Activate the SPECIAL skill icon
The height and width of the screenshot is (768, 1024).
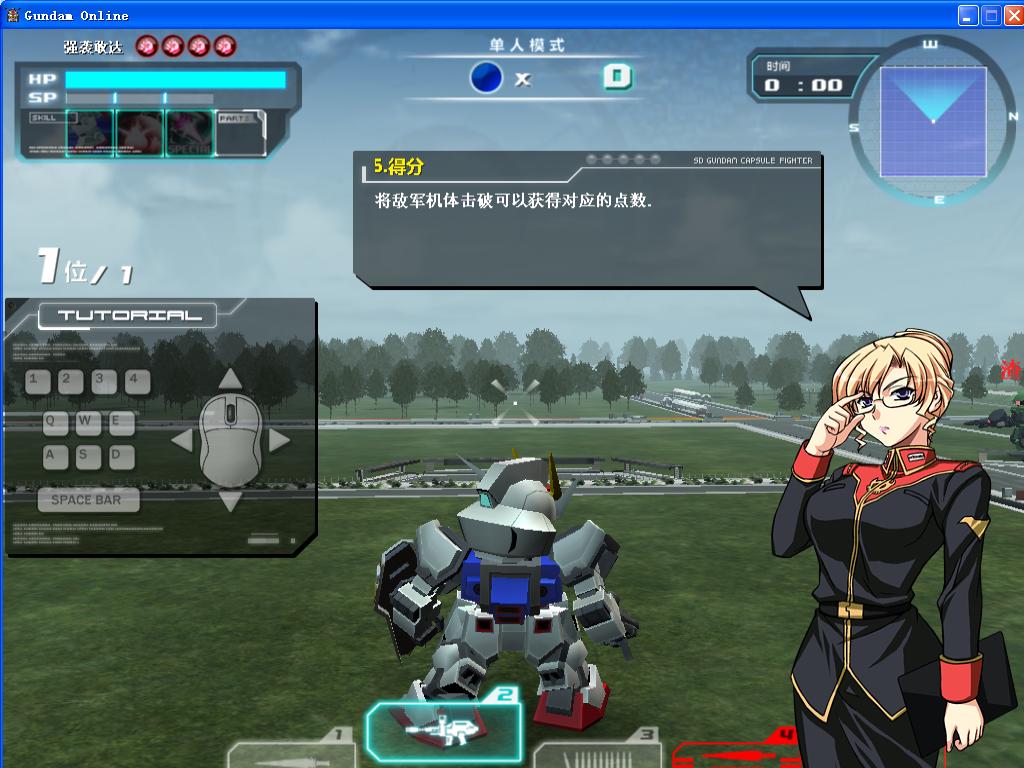click(x=189, y=133)
